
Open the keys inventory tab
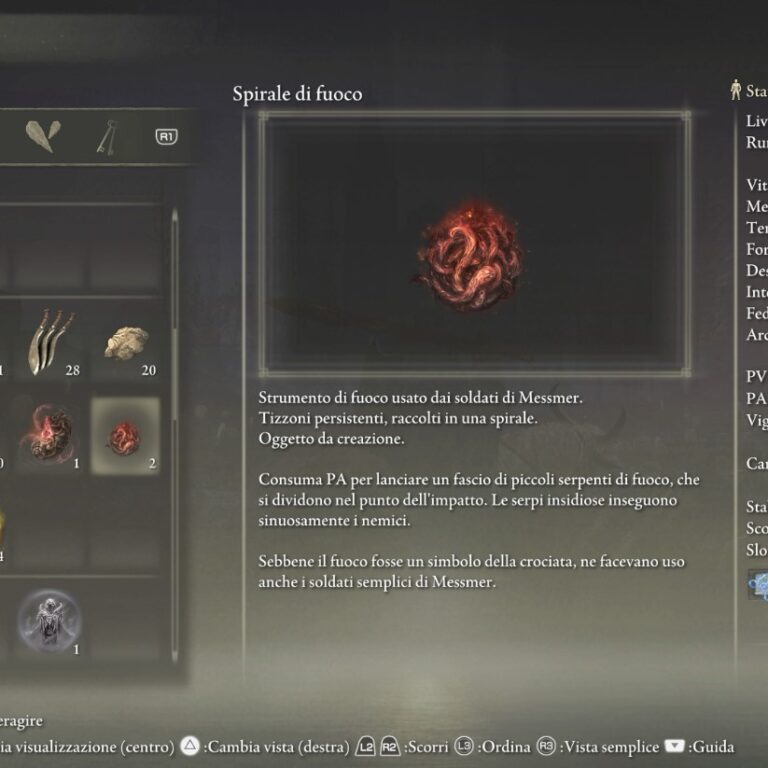click(106, 136)
